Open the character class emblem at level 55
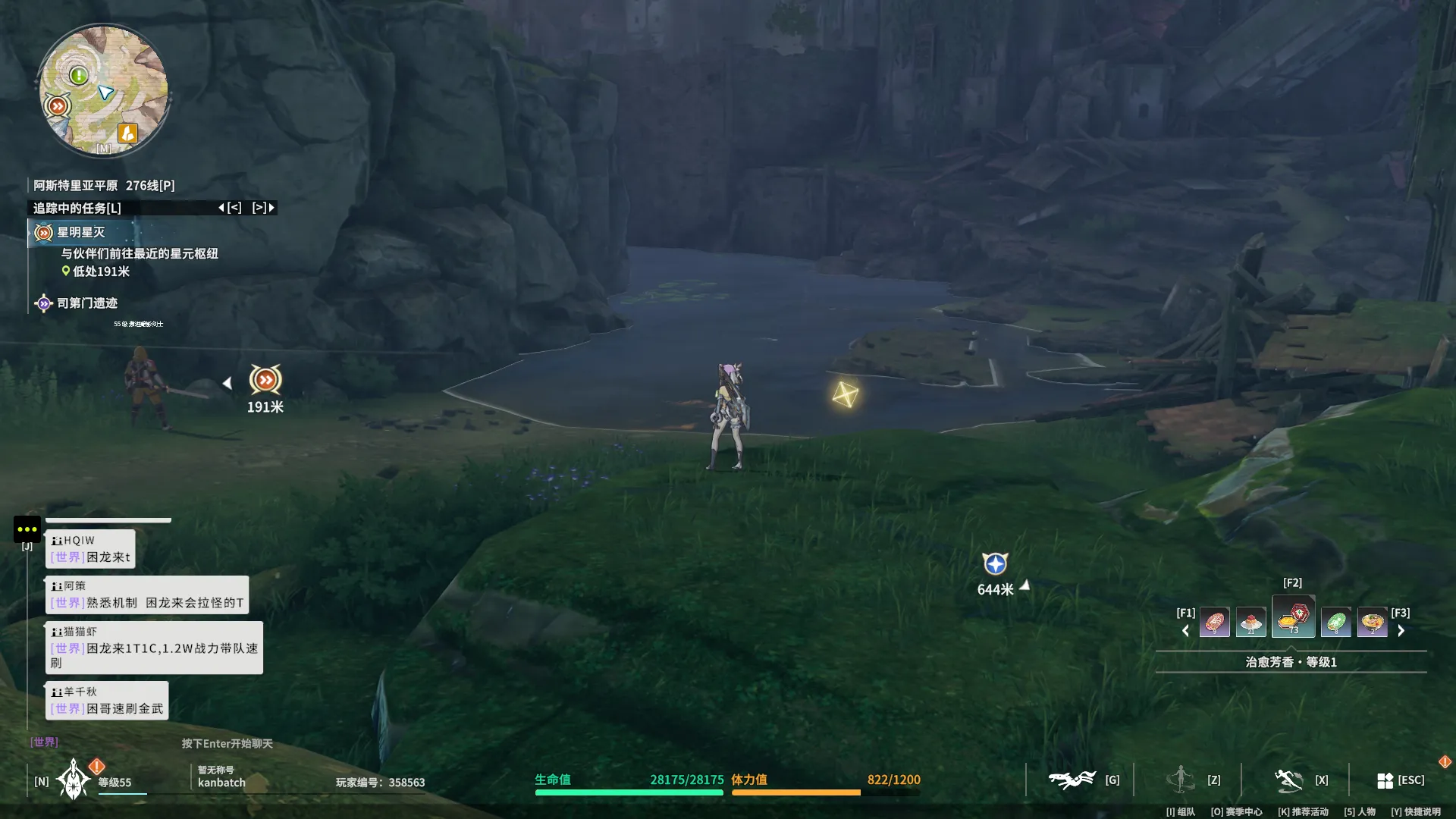This screenshot has height=819, width=1456. point(74,780)
